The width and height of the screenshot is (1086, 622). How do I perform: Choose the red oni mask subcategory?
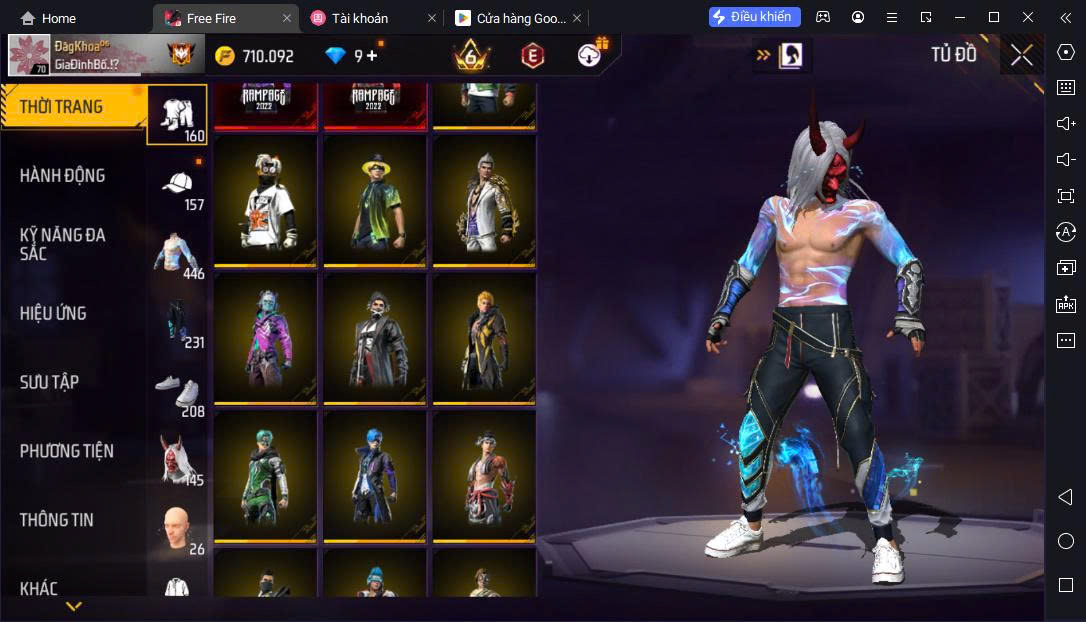tap(178, 461)
